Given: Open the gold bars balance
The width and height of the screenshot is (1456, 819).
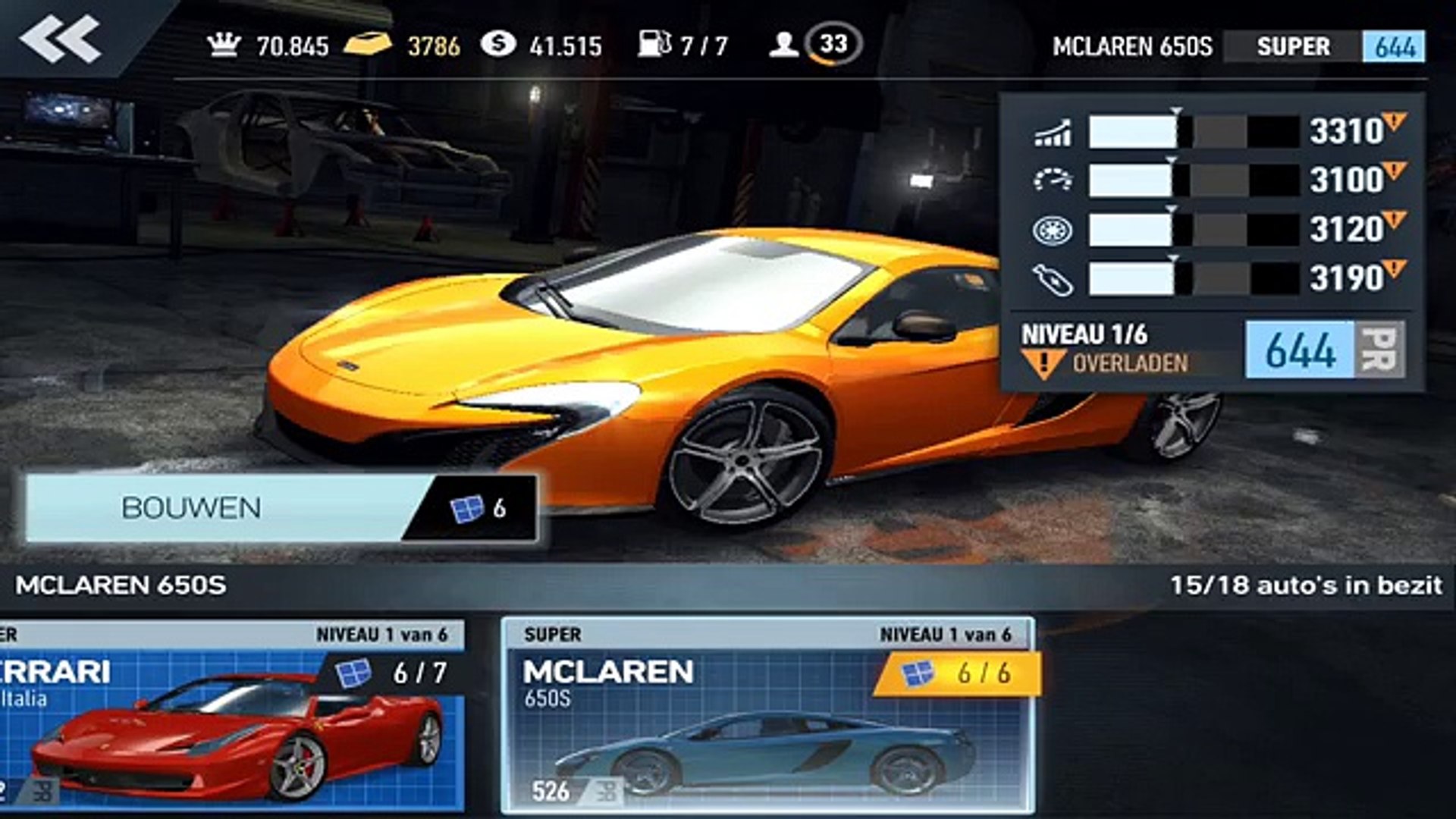Looking at the screenshot, I should point(402,45).
